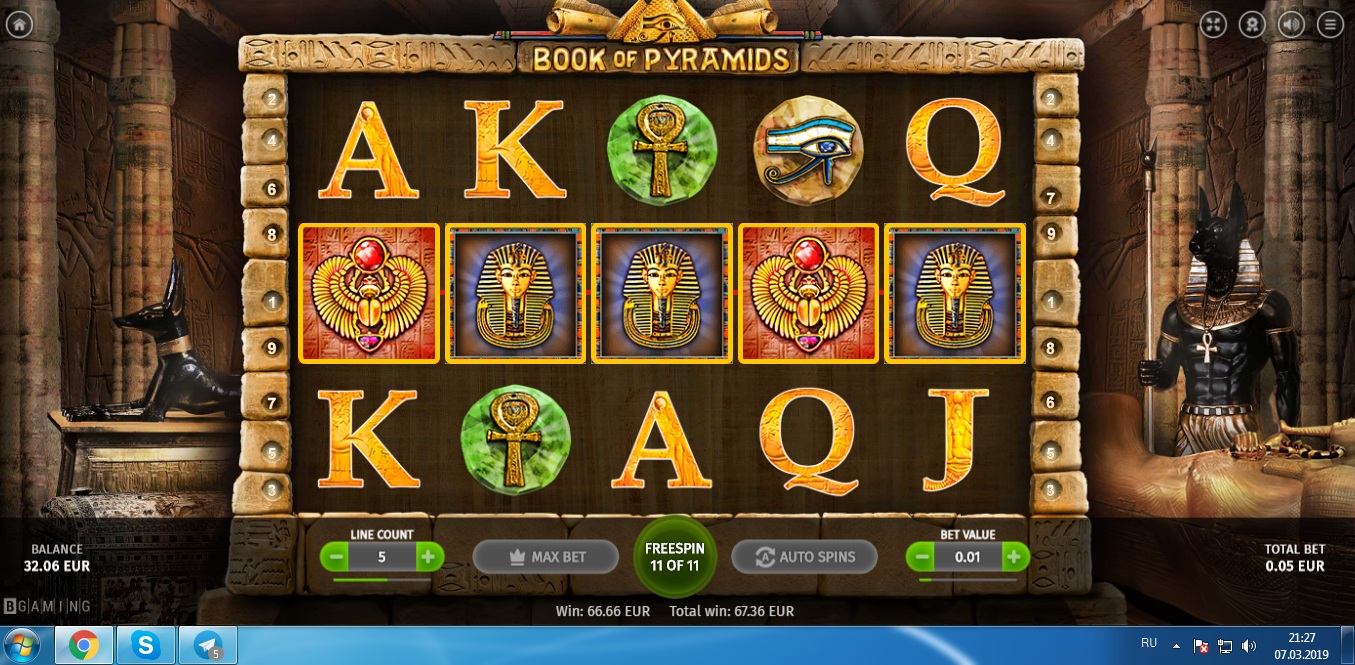This screenshot has width=1355, height=665.
Task: Click the green Freespin button
Action: (x=675, y=556)
